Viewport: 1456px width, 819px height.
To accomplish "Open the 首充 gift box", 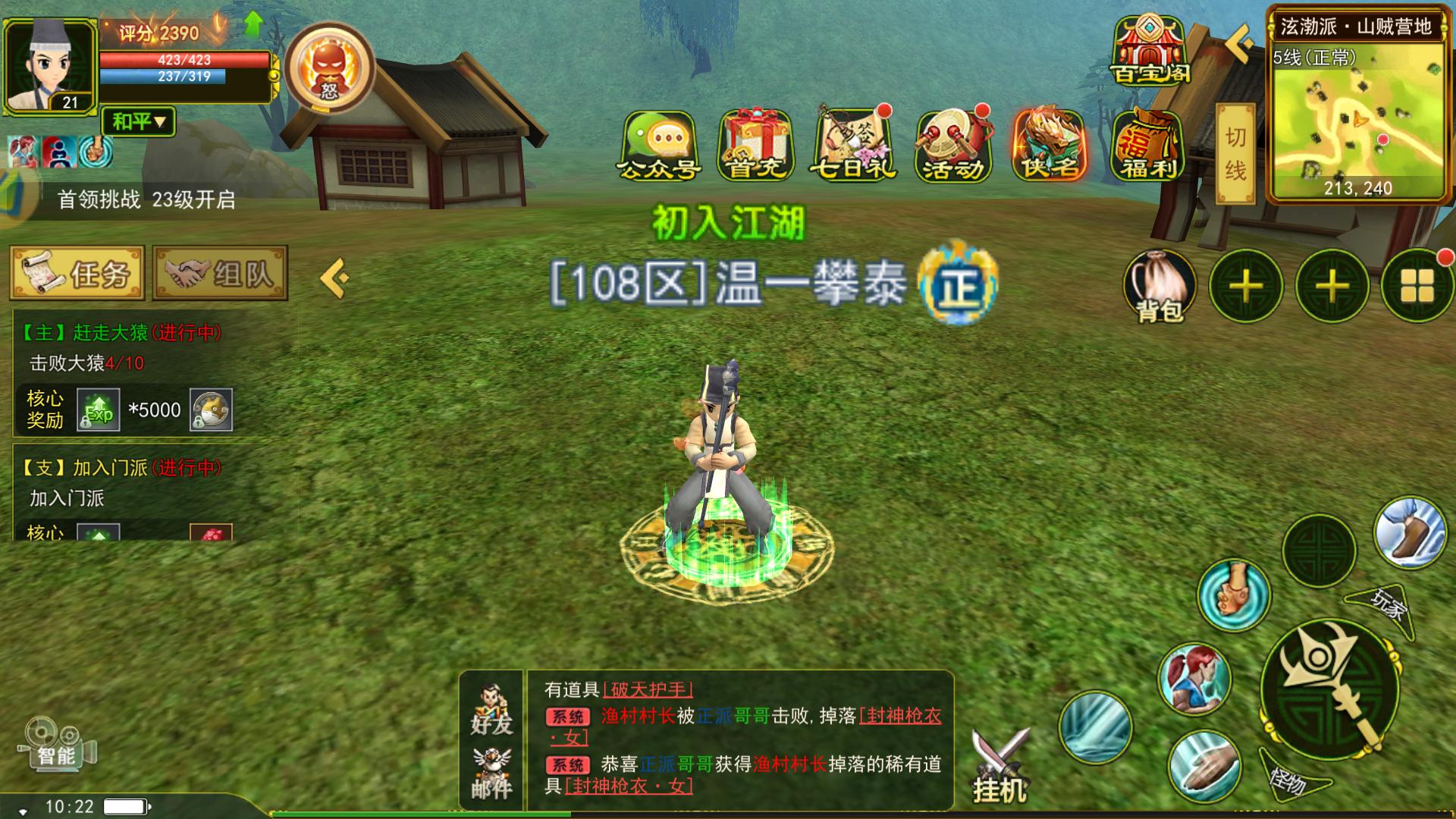I will 755,145.
